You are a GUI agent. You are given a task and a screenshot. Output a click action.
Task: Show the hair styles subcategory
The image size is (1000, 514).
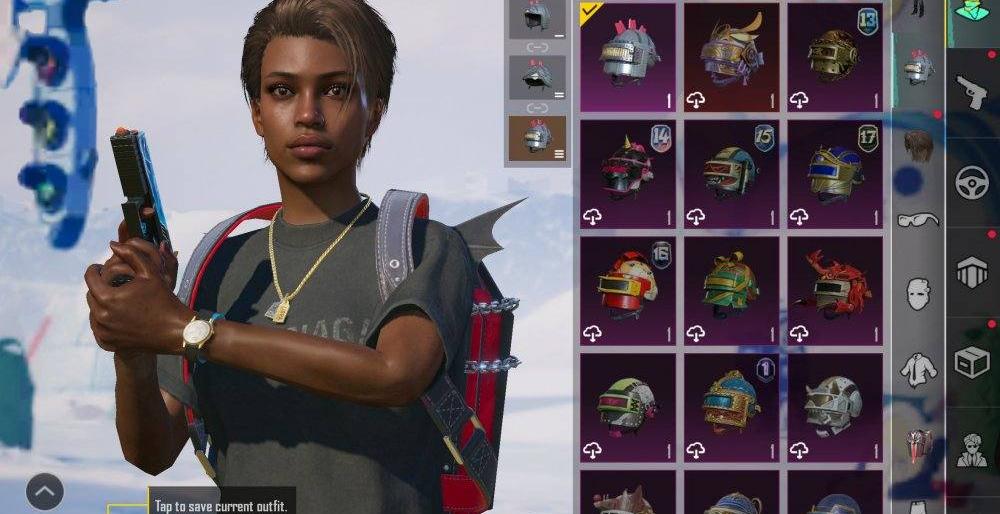918,147
